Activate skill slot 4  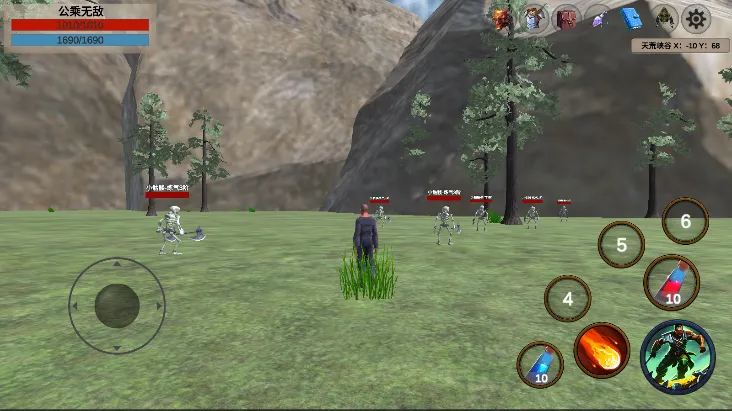568,298
